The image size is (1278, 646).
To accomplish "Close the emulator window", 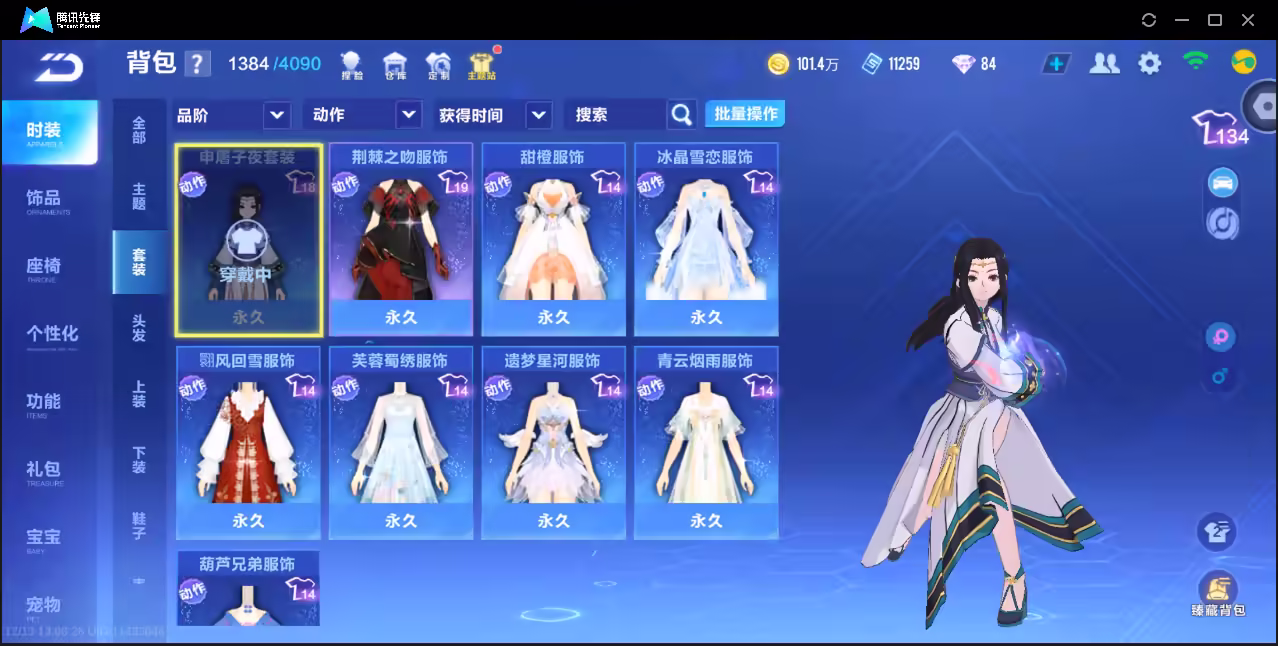I will pyautogui.click(x=1248, y=20).
